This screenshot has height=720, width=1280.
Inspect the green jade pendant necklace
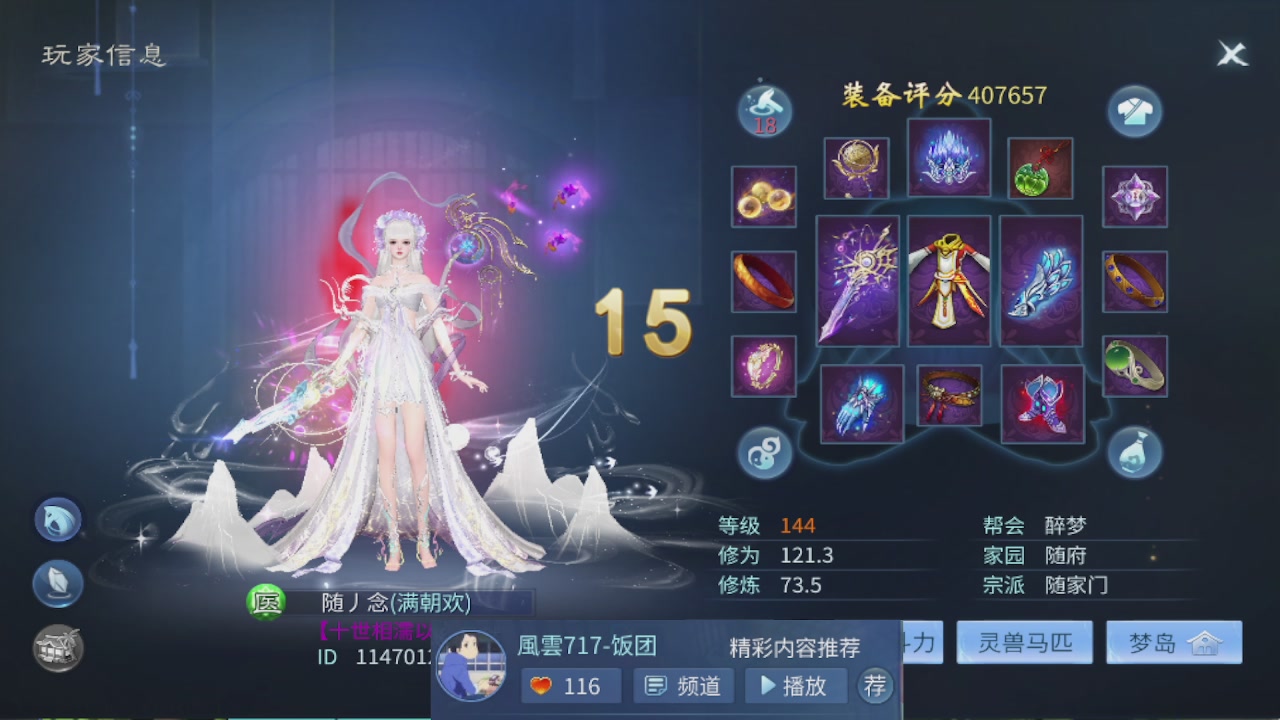point(1041,166)
